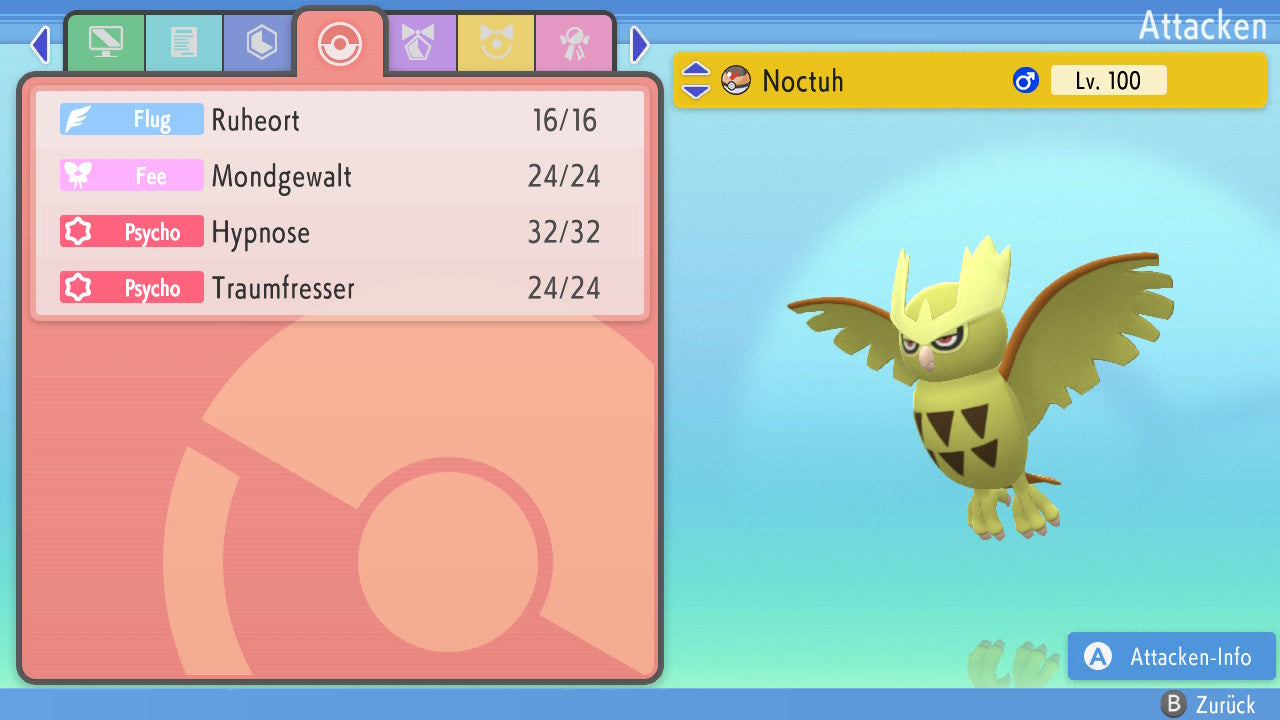Select the red Poké Ball moves tab

click(339, 43)
